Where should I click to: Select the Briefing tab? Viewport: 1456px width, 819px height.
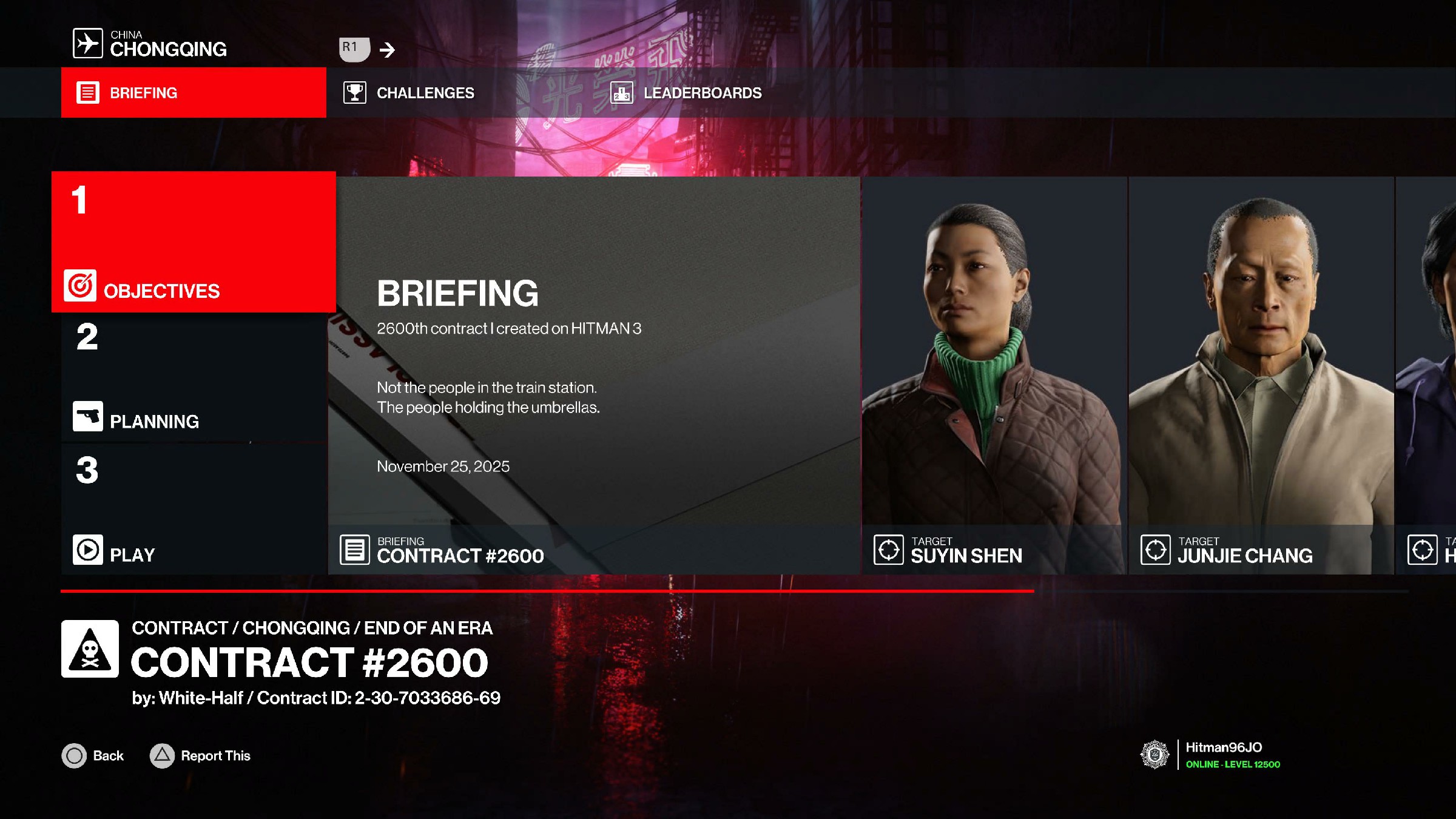click(194, 93)
